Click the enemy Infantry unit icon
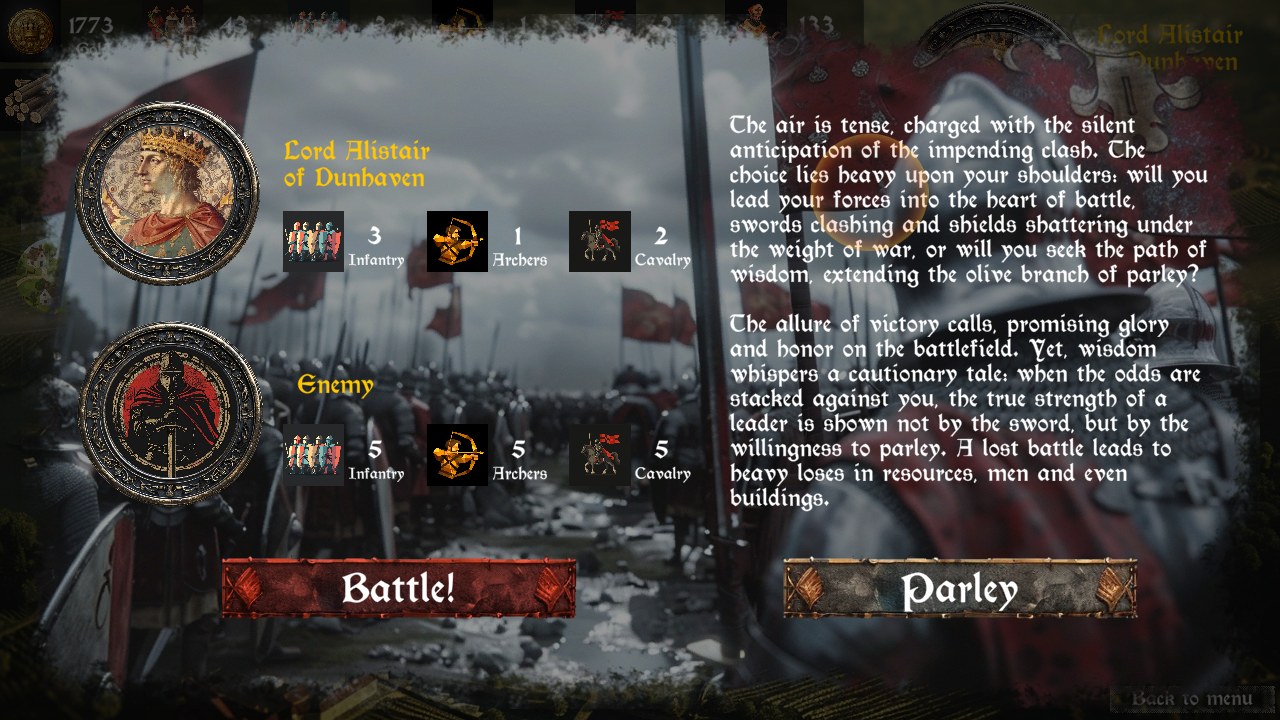1280x720 pixels. pyautogui.click(x=313, y=453)
